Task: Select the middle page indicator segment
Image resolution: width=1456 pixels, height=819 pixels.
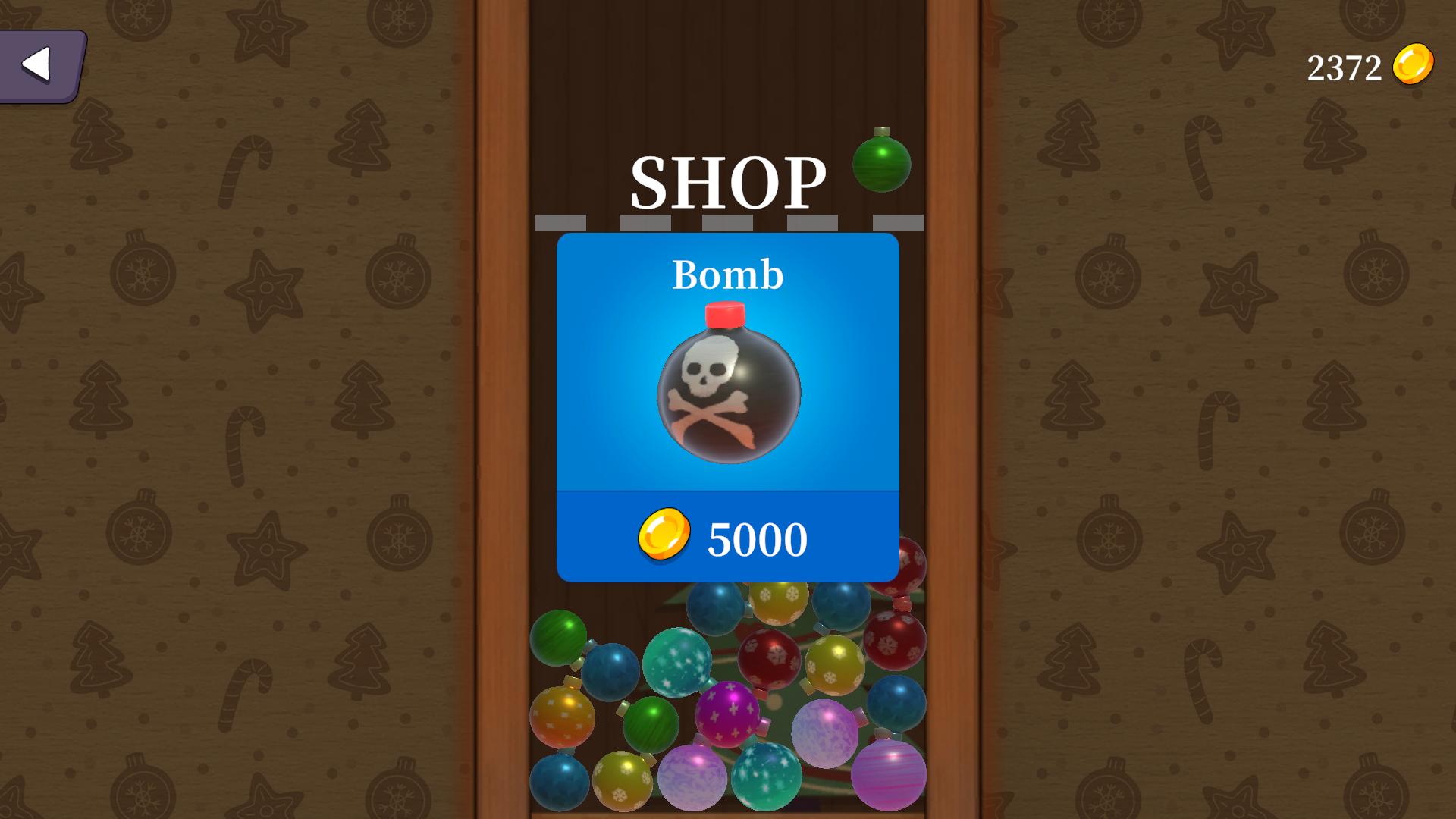Action: [728, 220]
